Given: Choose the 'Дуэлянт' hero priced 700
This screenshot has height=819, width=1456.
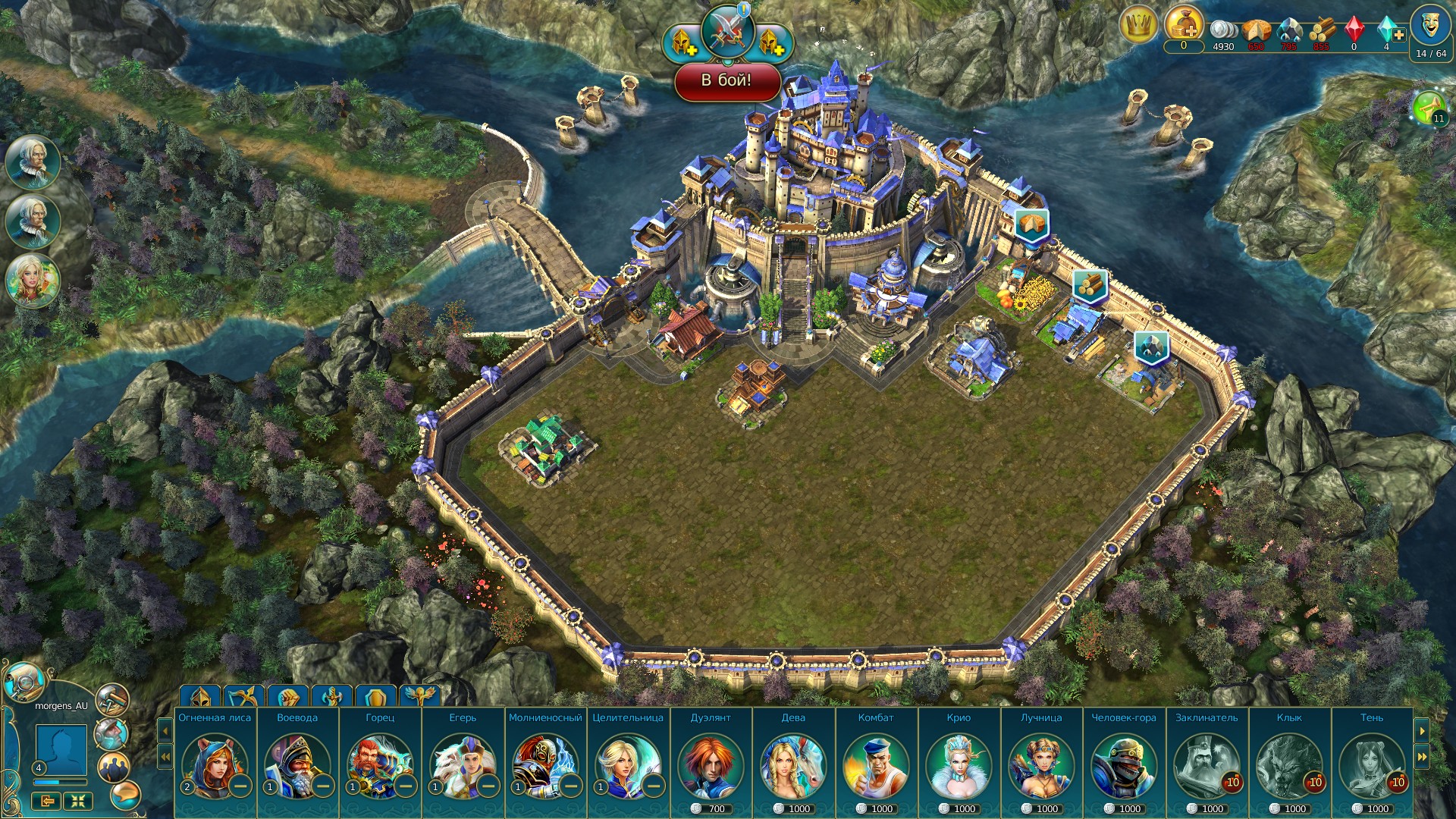Looking at the screenshot, I should tap(711, 761).
